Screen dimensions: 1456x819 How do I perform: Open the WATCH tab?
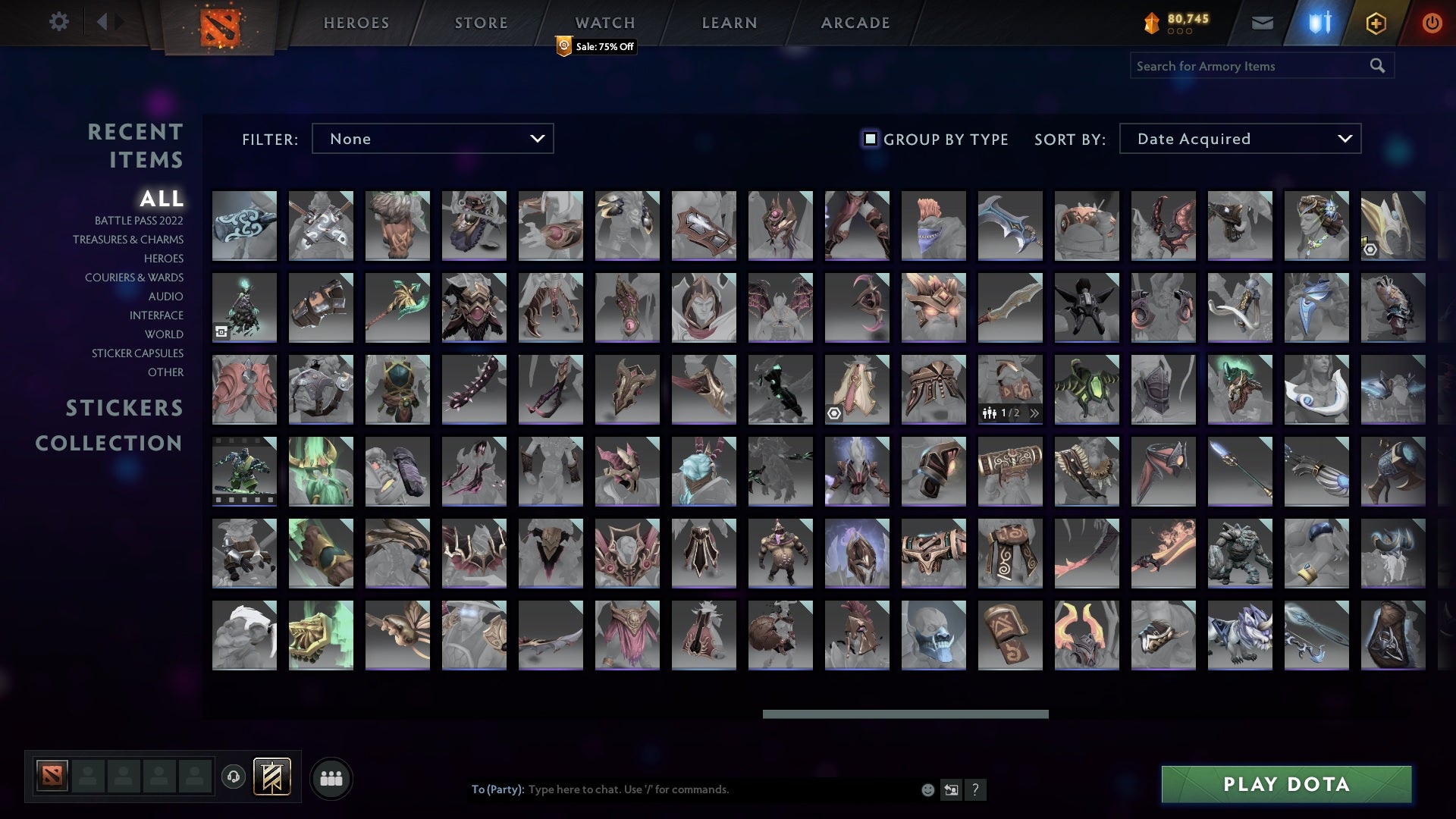[x=604, y=23]
